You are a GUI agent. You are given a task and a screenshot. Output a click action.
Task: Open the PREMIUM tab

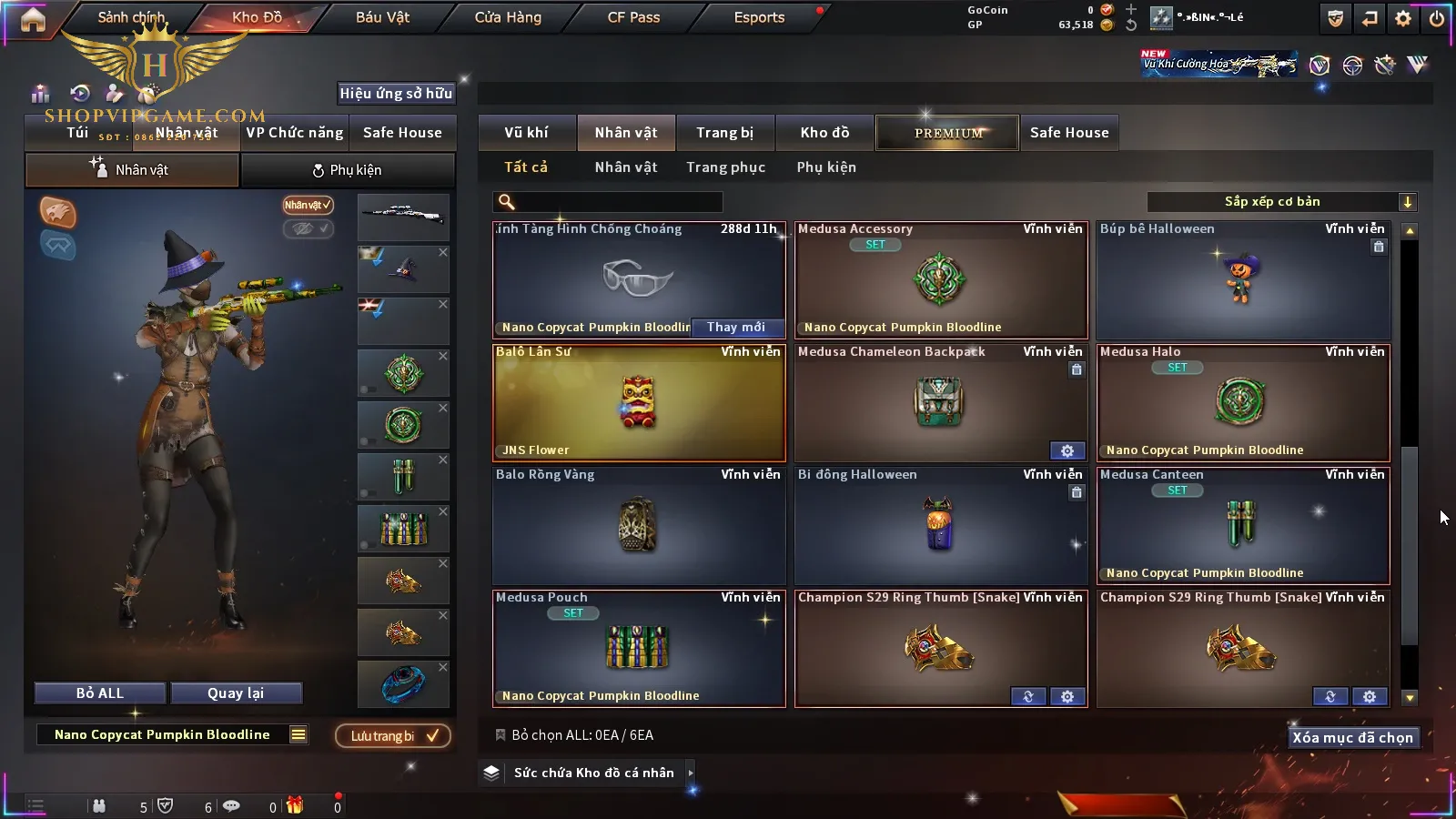point(947,133)
